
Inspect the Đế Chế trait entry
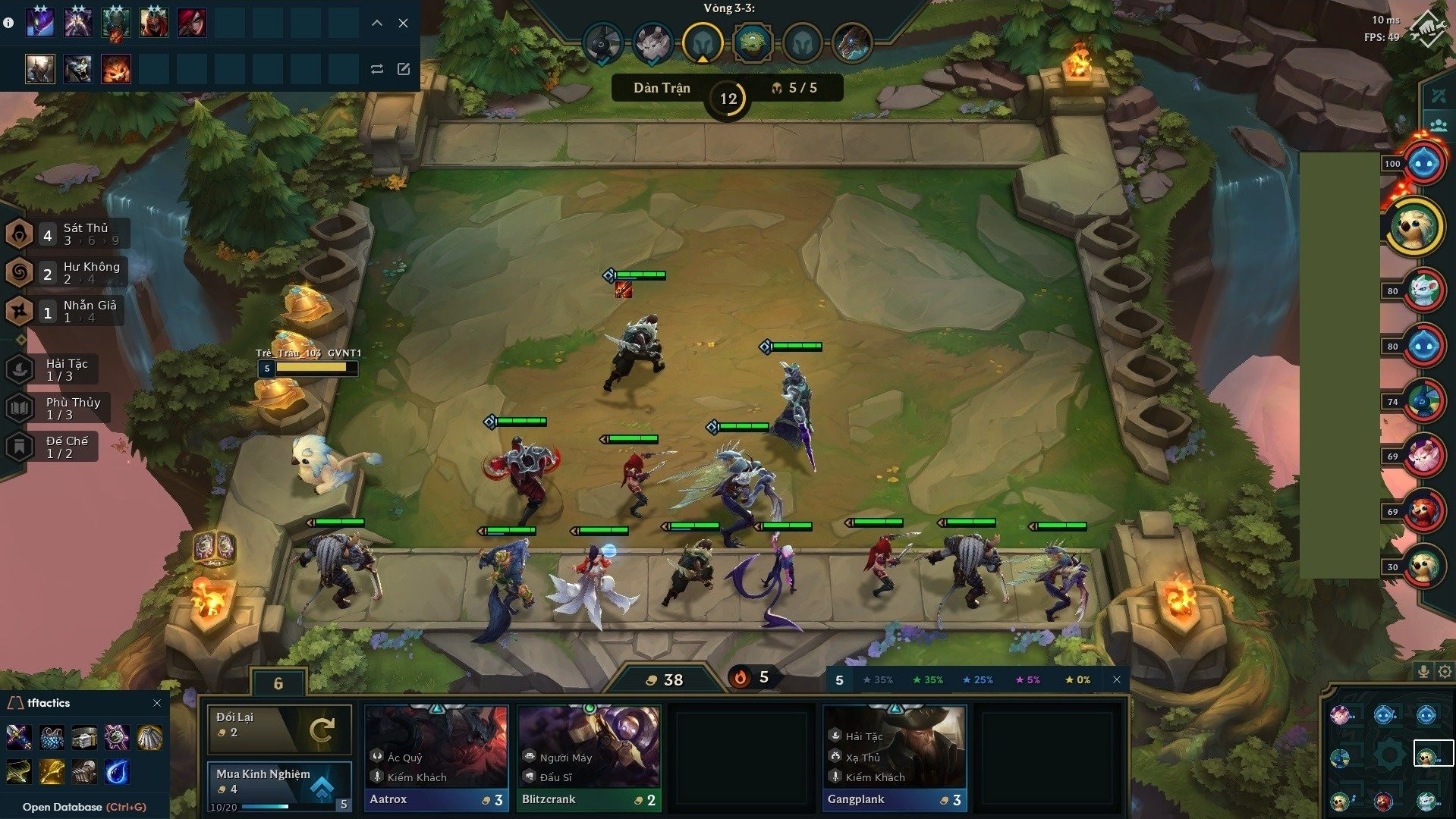pyautogui.click(x=52, y=447)
